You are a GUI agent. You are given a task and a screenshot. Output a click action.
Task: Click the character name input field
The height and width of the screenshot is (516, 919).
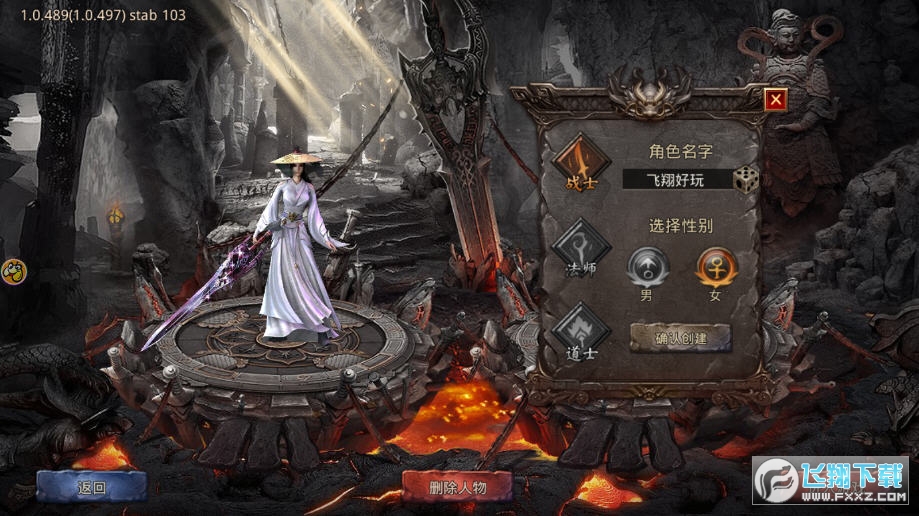pyautogui.click(x=677, y=179)
